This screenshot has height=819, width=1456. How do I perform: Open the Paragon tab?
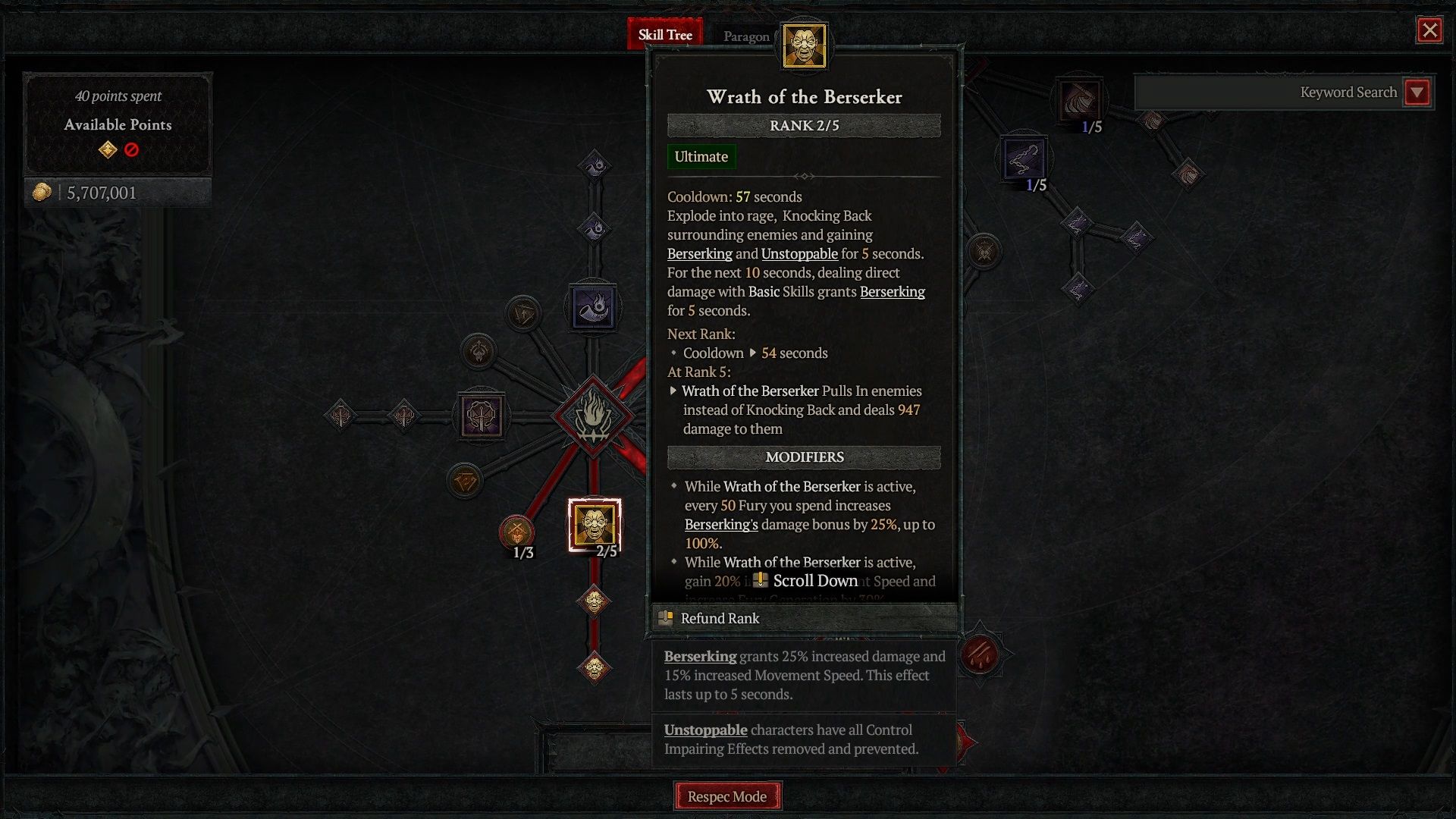point(745,36)
